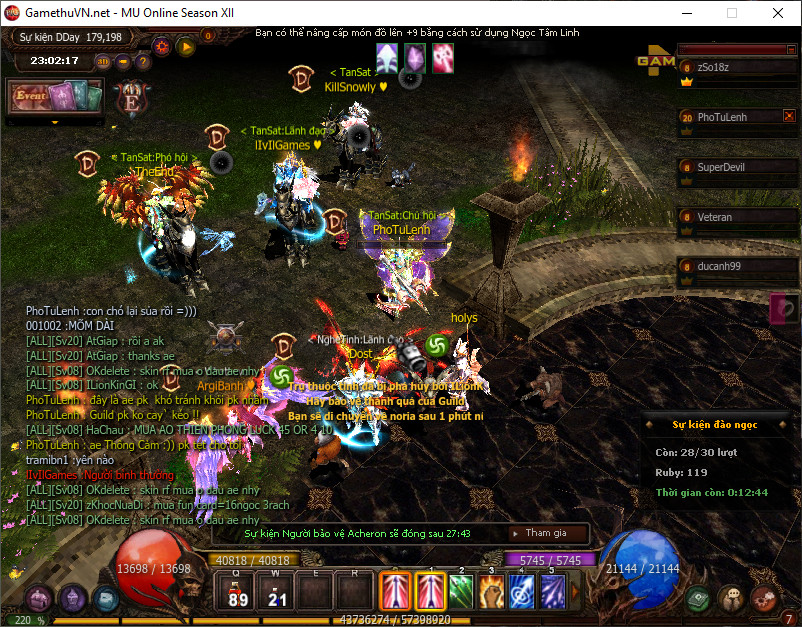Click the 3D camera toggle button
Screen dimensions: 802x627
[104, 61]
